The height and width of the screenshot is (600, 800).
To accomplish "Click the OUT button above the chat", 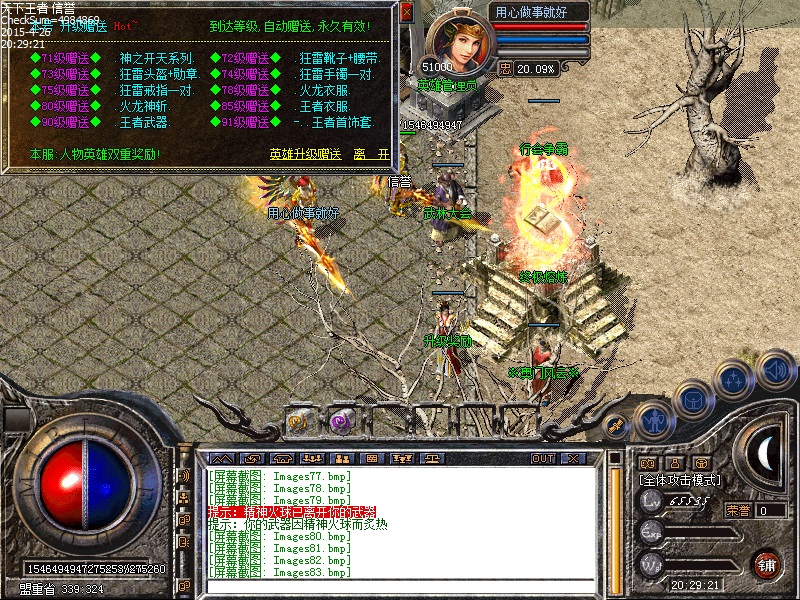I will [543, 458].
